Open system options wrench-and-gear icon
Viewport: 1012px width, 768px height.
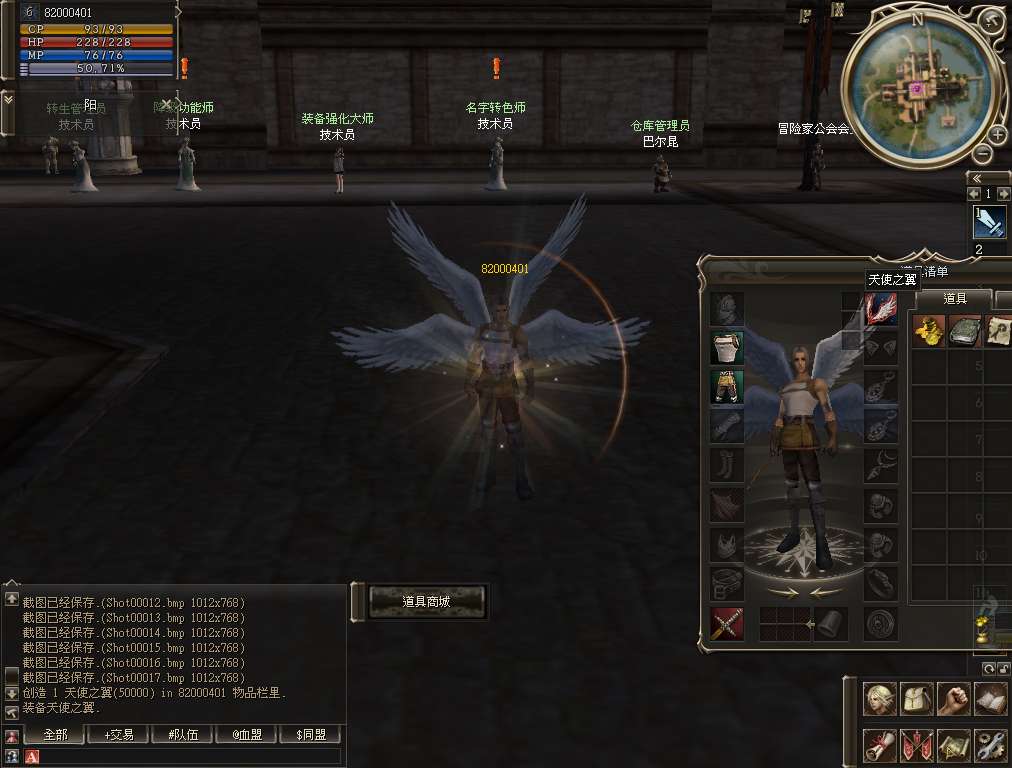pyautogui.click(x=990, y=745)
